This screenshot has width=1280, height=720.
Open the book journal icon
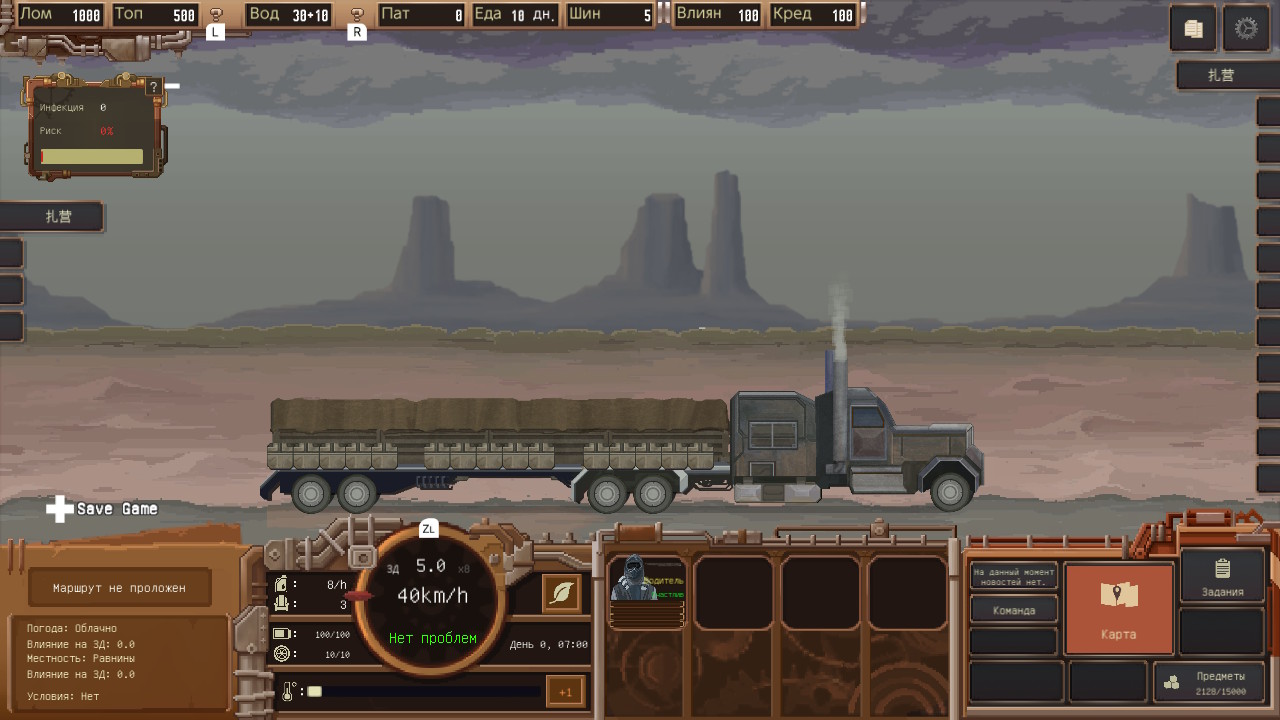[1193, 29]
